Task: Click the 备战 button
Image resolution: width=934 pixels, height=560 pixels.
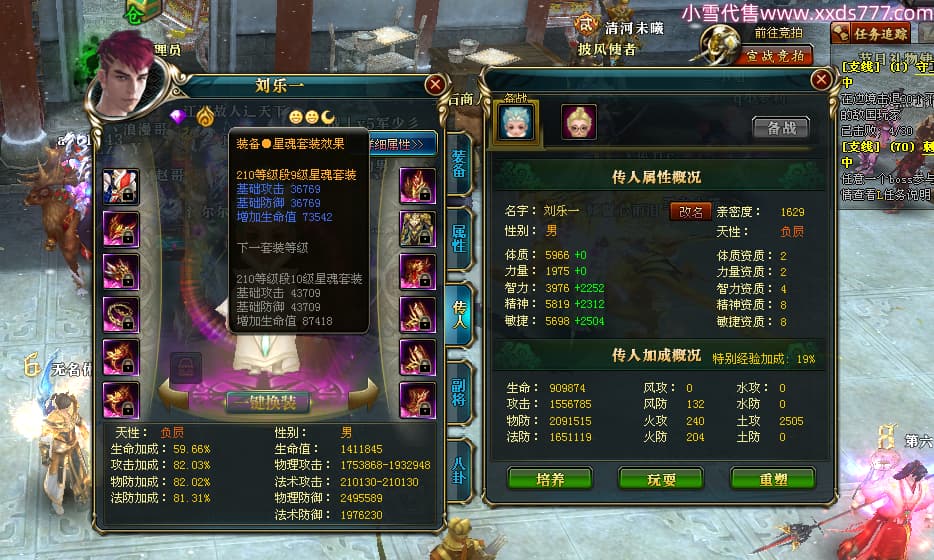Action: tap(780, 127)
